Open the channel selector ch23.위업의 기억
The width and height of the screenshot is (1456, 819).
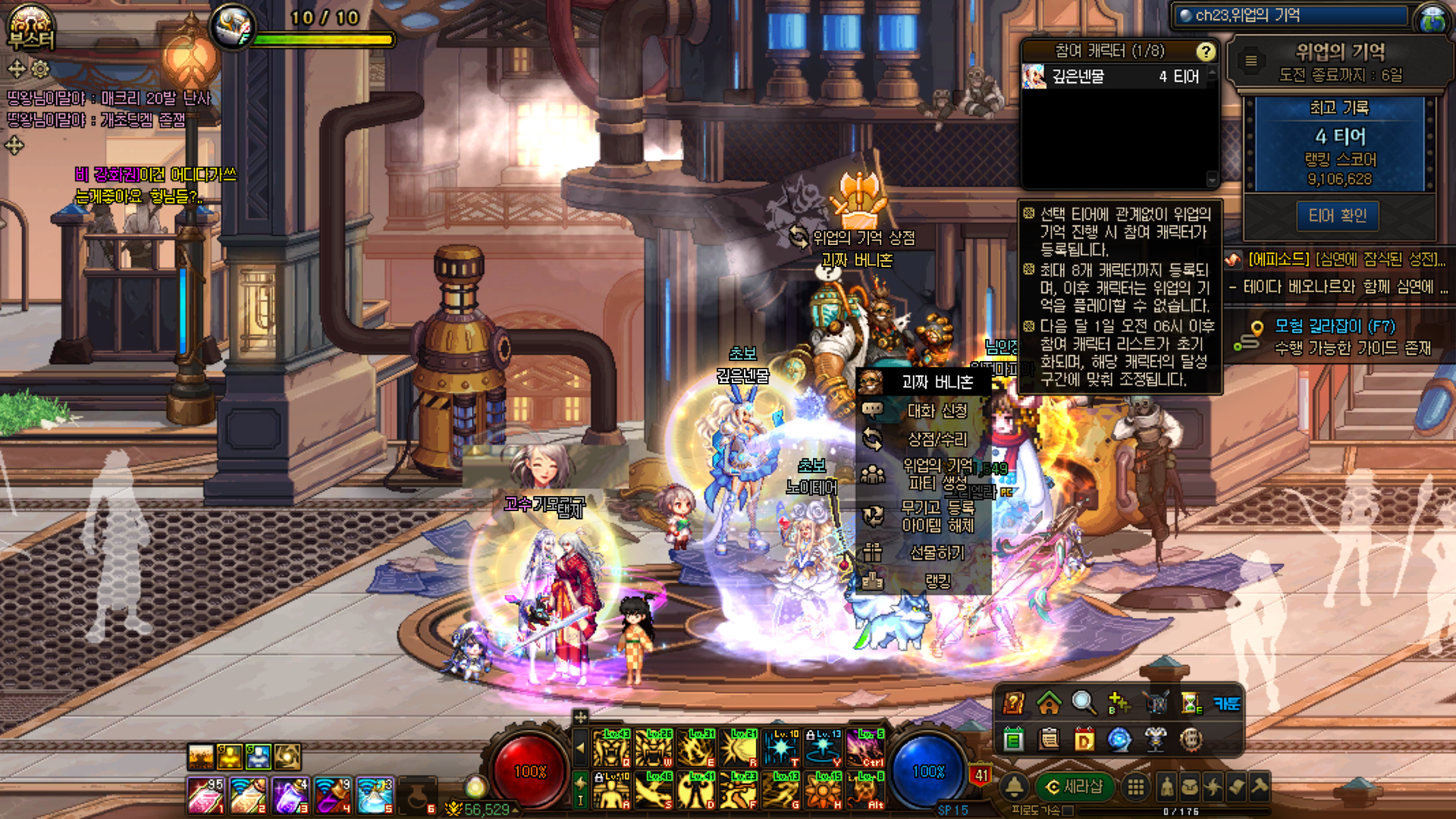[1291, 15]
